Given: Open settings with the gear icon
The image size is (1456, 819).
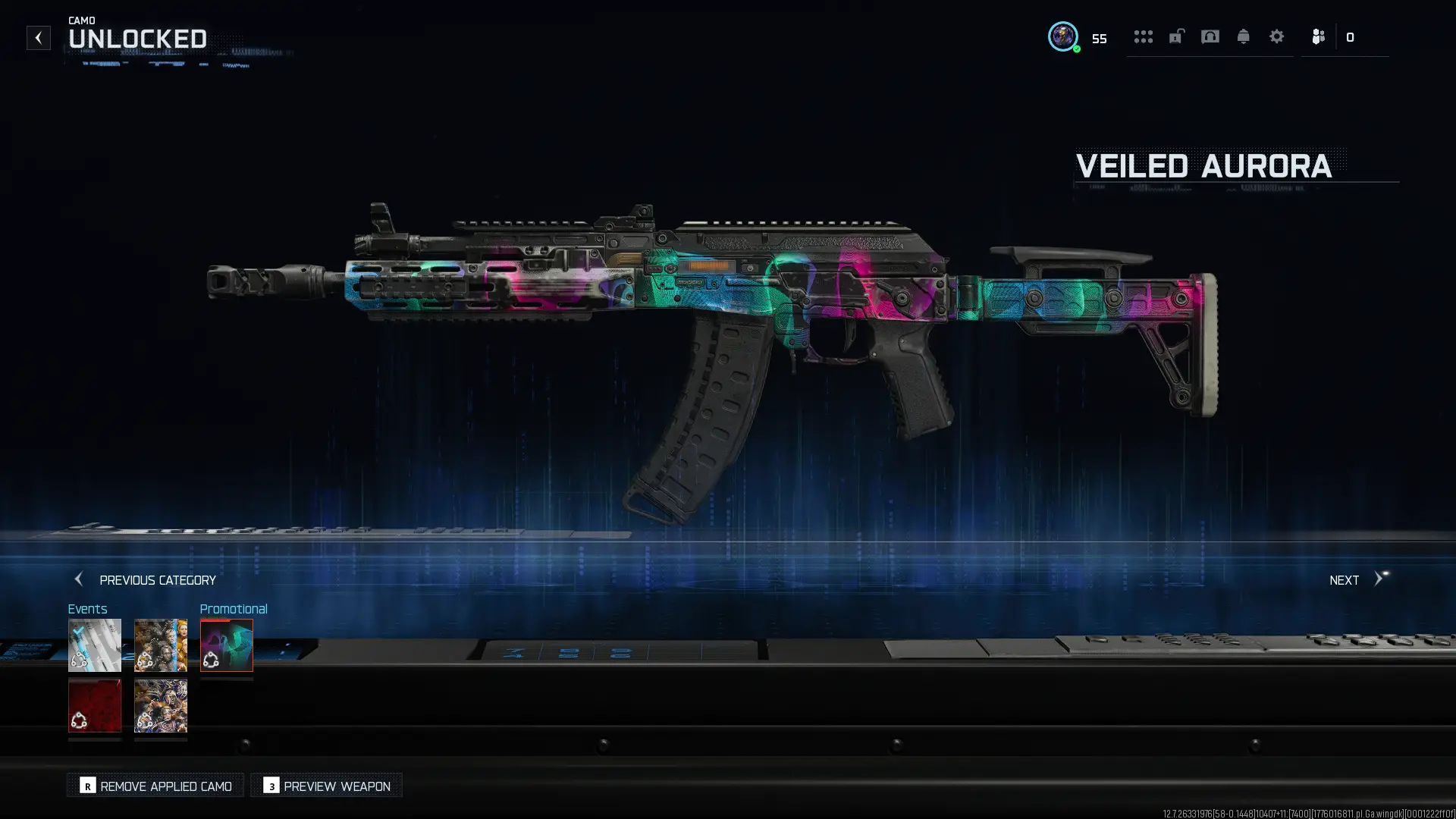Looking at the screenshot, I should click(x=1276, y=36).
